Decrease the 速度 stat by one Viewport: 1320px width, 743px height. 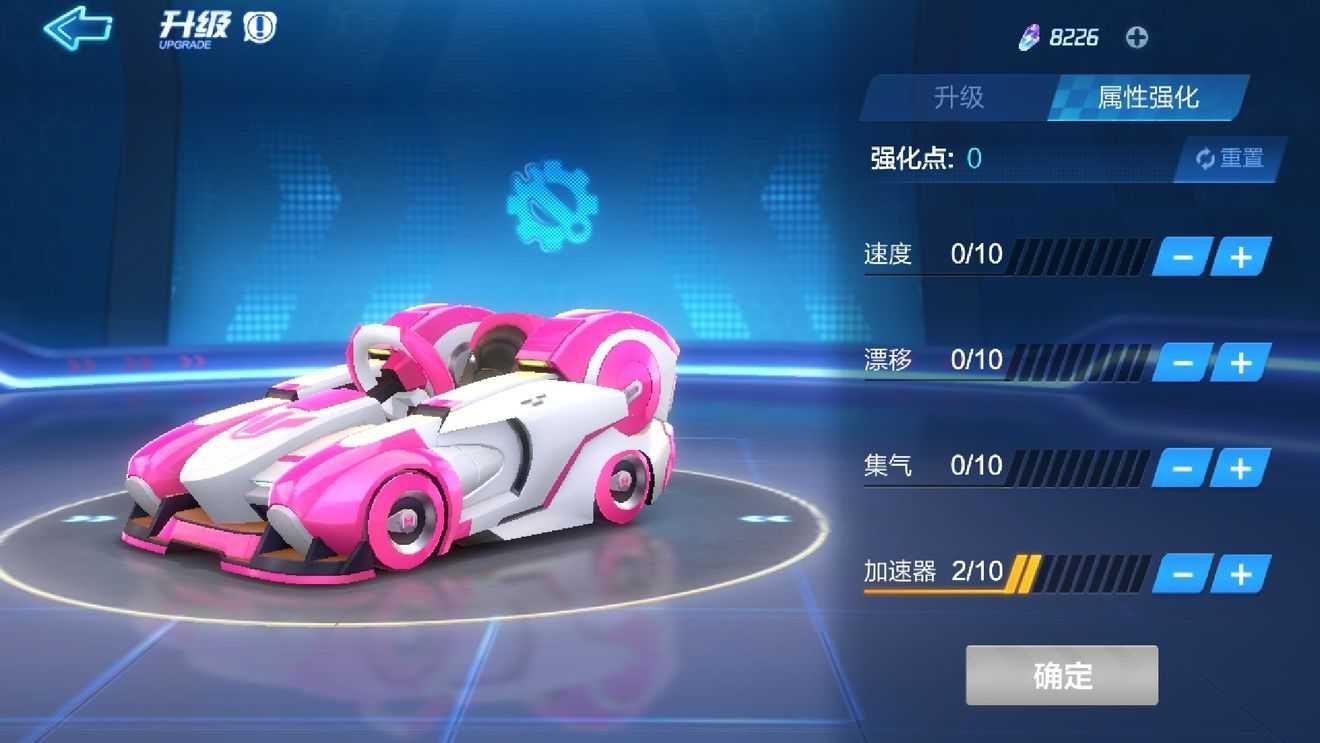click(x=1182, y=257)
